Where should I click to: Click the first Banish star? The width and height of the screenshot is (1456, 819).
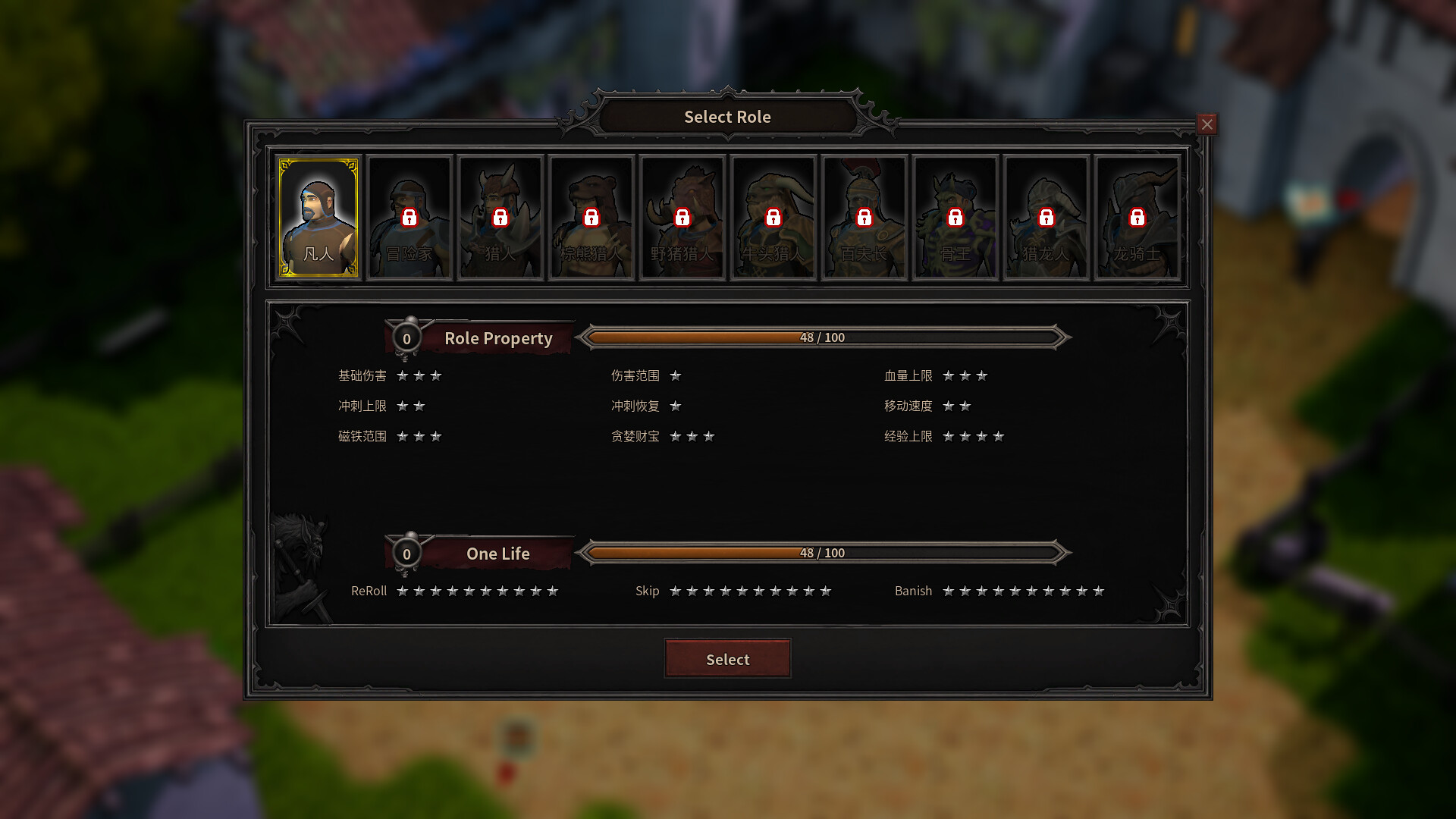pyautogui.click(x=949, y=591)
